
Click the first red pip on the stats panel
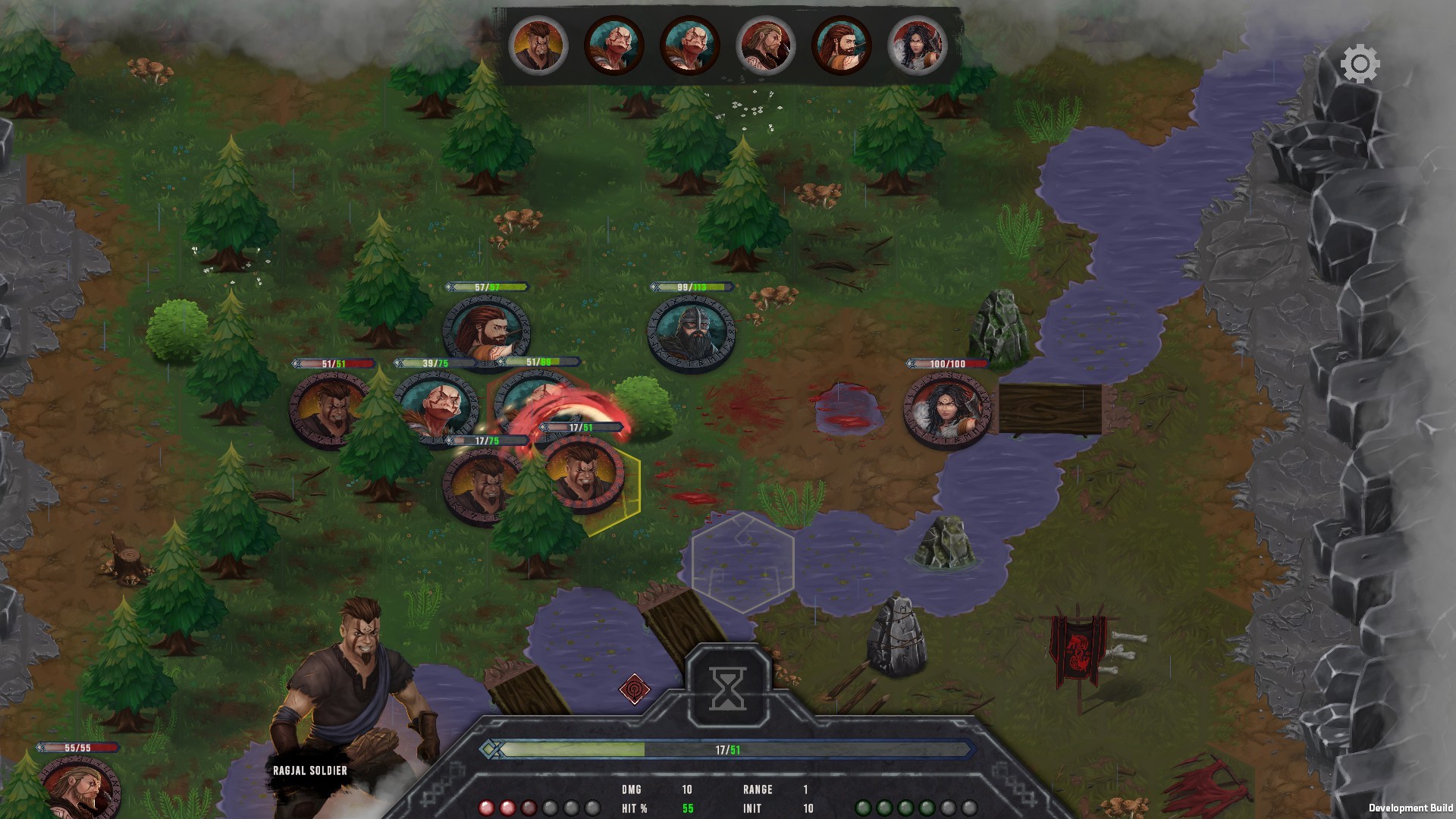(x=487, y=807)
